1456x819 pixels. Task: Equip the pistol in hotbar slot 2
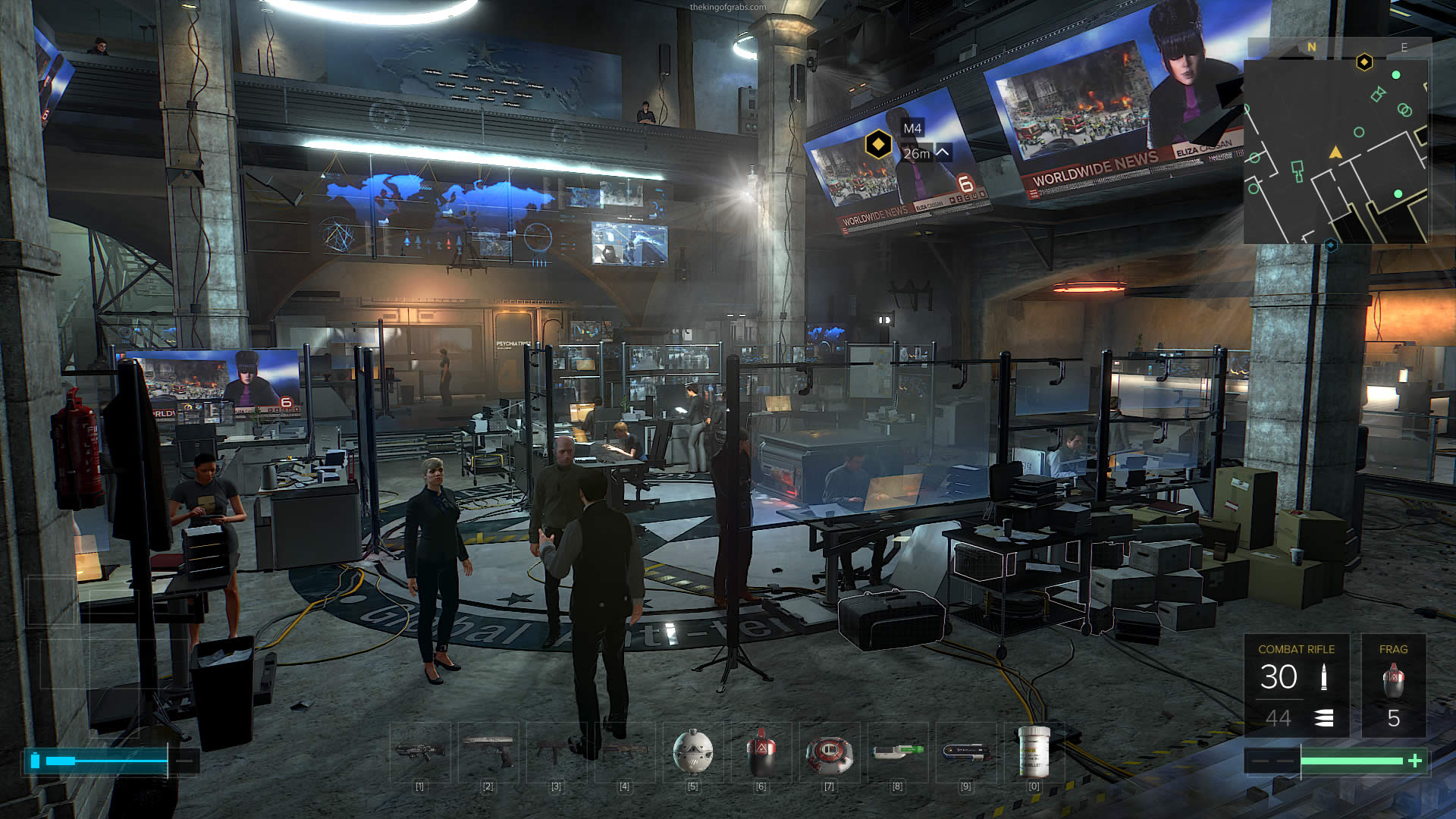tap(488, 752)
